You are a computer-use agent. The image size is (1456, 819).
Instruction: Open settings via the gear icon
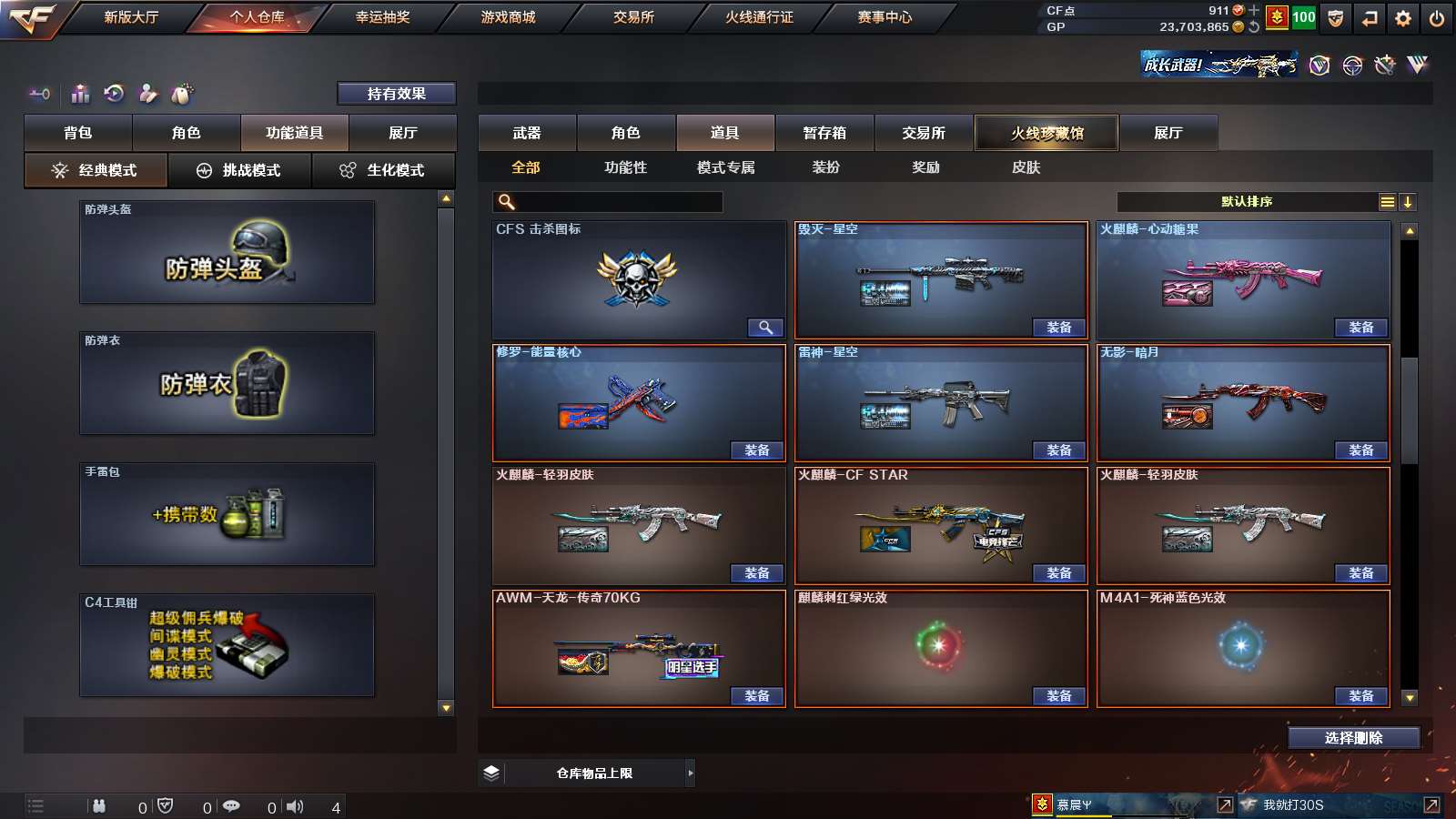coord(1402,18)
